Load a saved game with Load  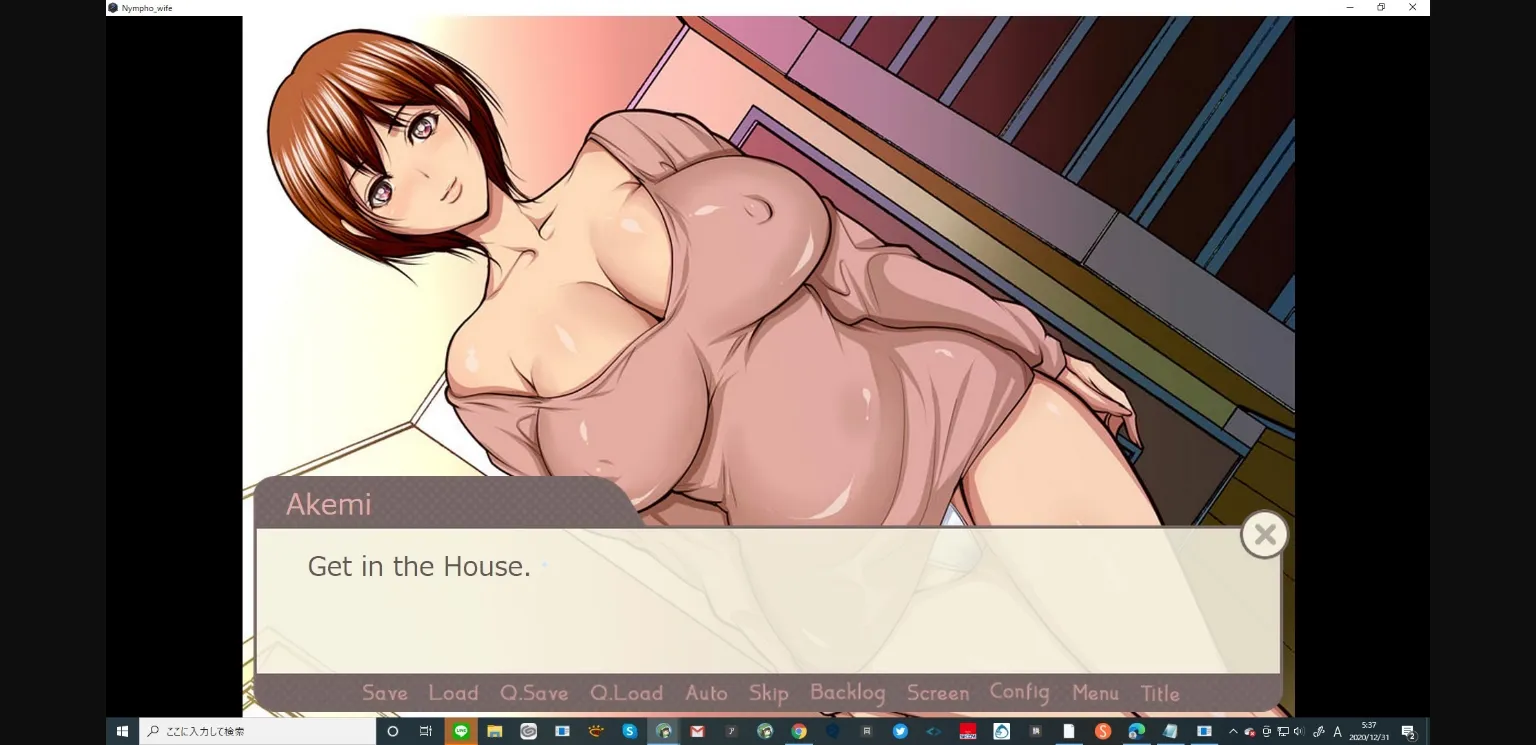coord(452,692)
